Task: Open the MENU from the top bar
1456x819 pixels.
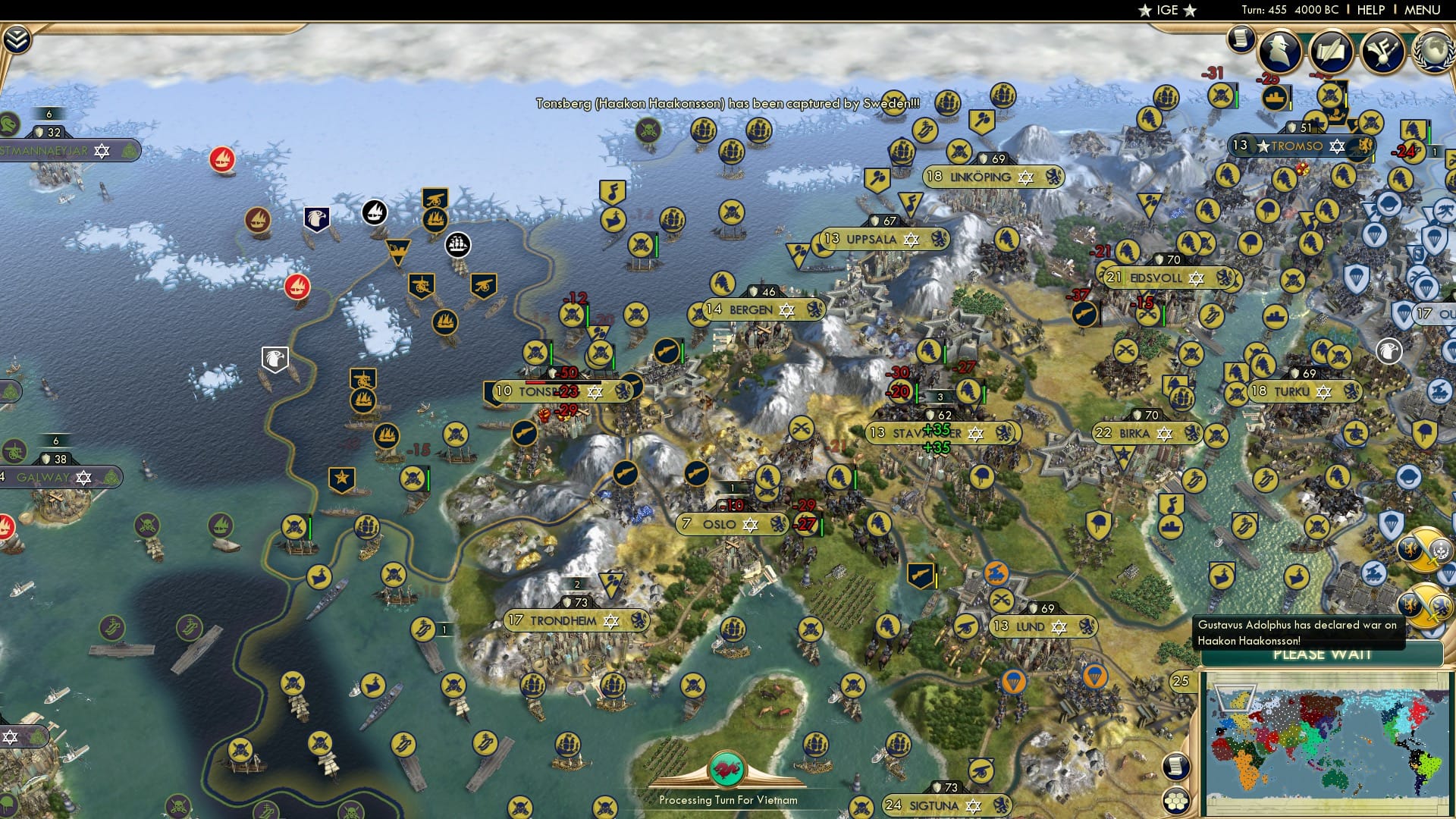Action: coord(1423,10)
